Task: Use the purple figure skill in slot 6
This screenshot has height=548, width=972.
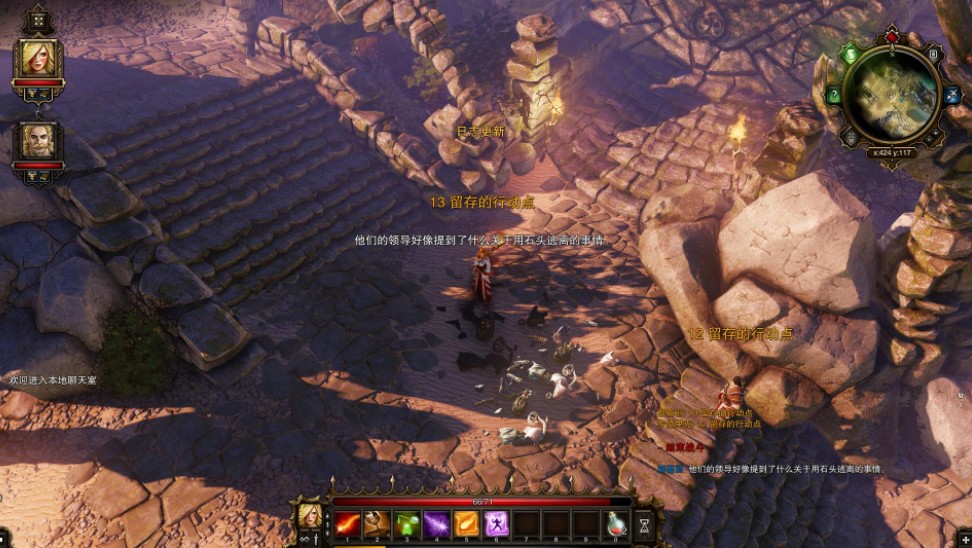Action: click(497, 522)
